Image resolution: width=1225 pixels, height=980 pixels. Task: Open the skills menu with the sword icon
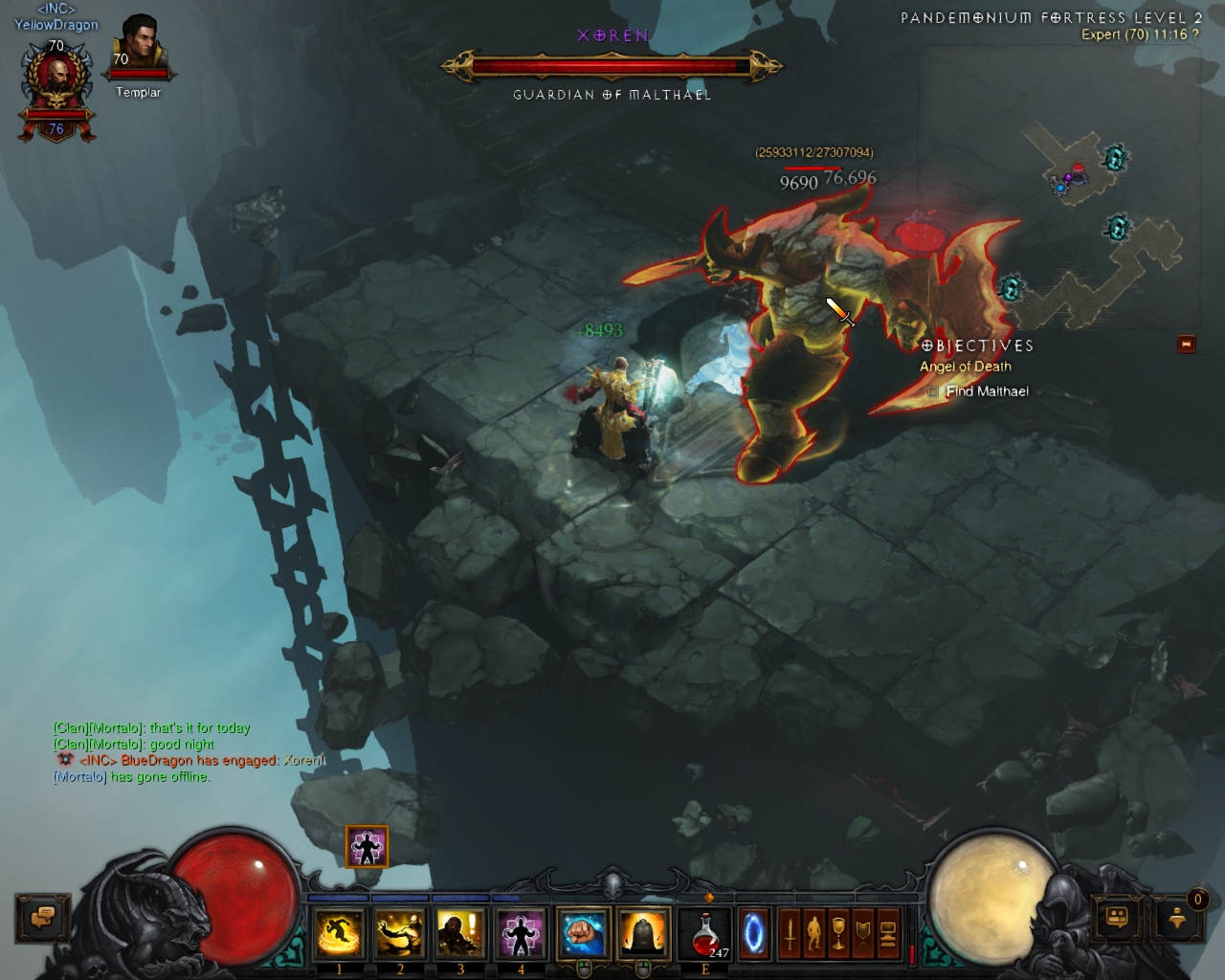[790, 933]
